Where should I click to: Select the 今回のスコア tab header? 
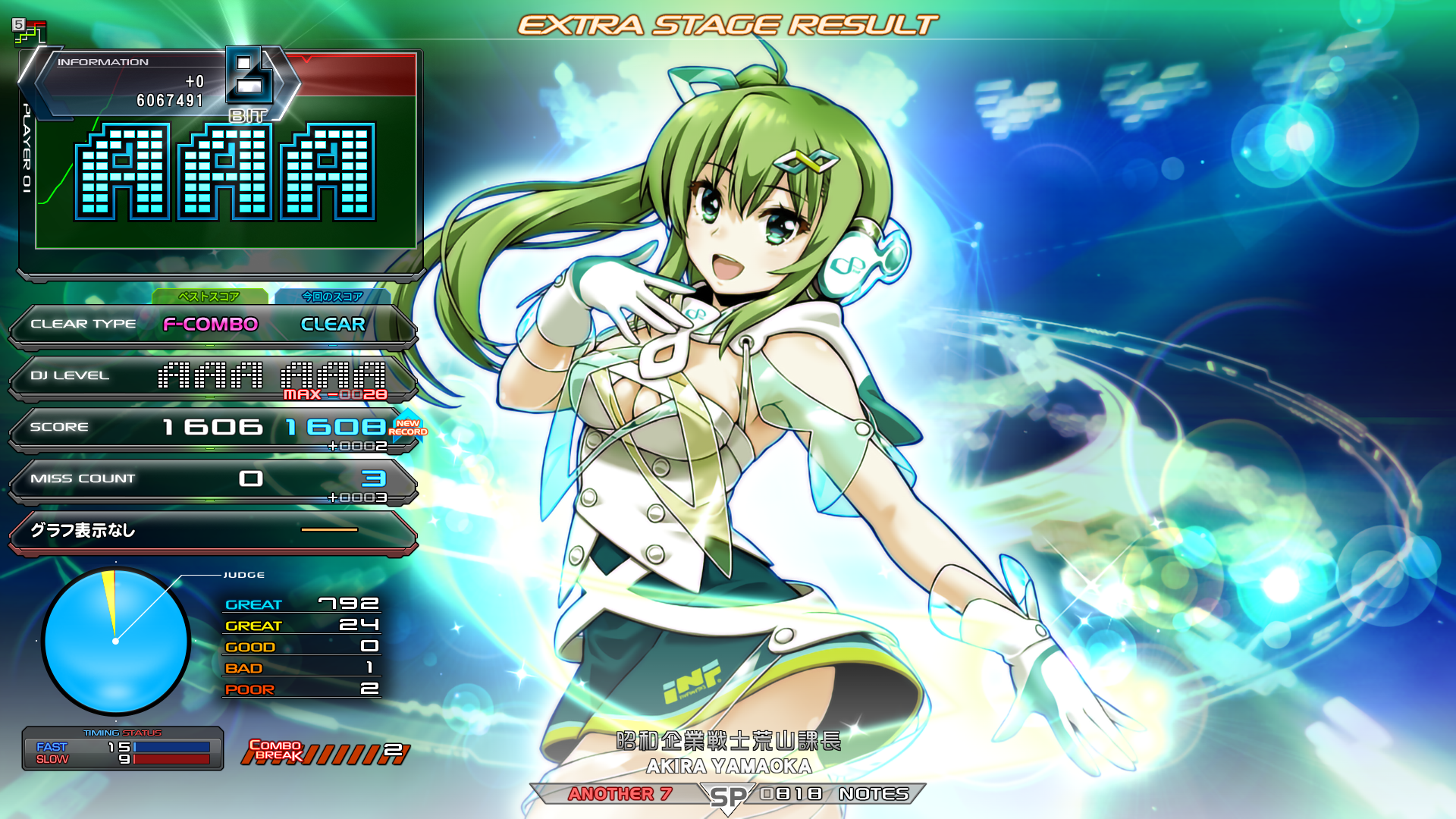[x=332, y=297]
